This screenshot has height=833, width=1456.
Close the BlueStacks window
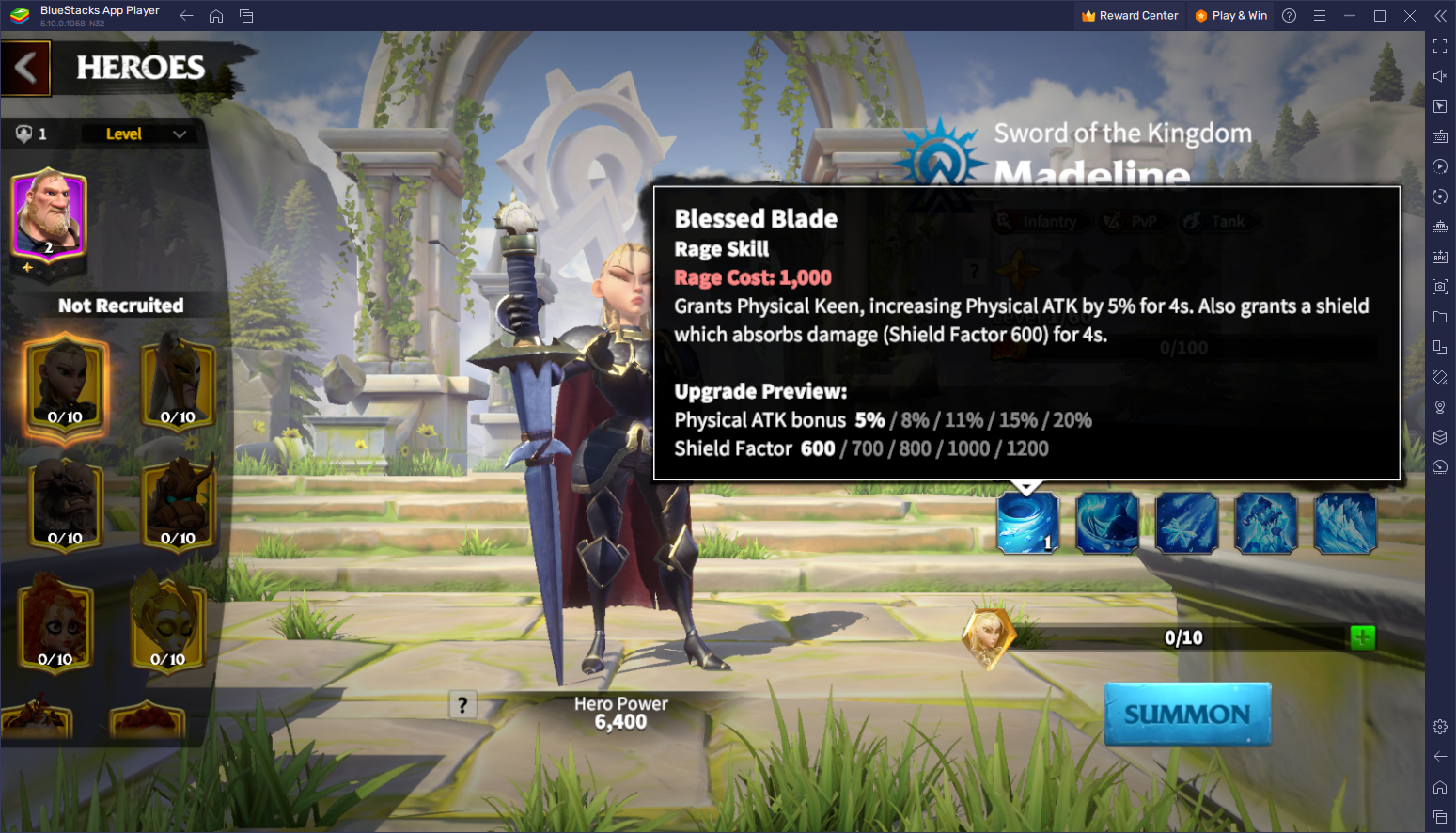pos(1409,16)
